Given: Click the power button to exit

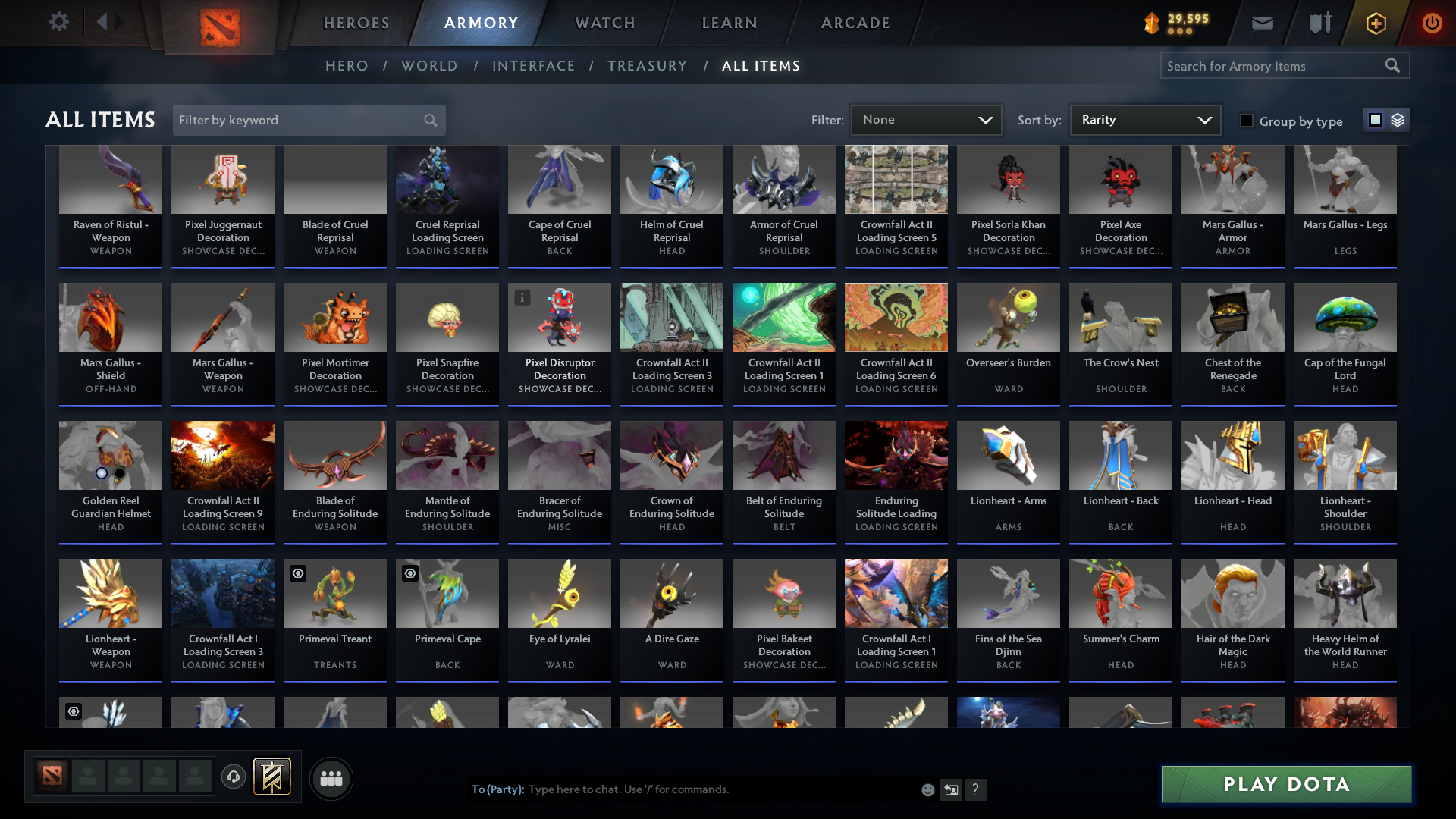Looking at the screenshot, I should 1432,23.
